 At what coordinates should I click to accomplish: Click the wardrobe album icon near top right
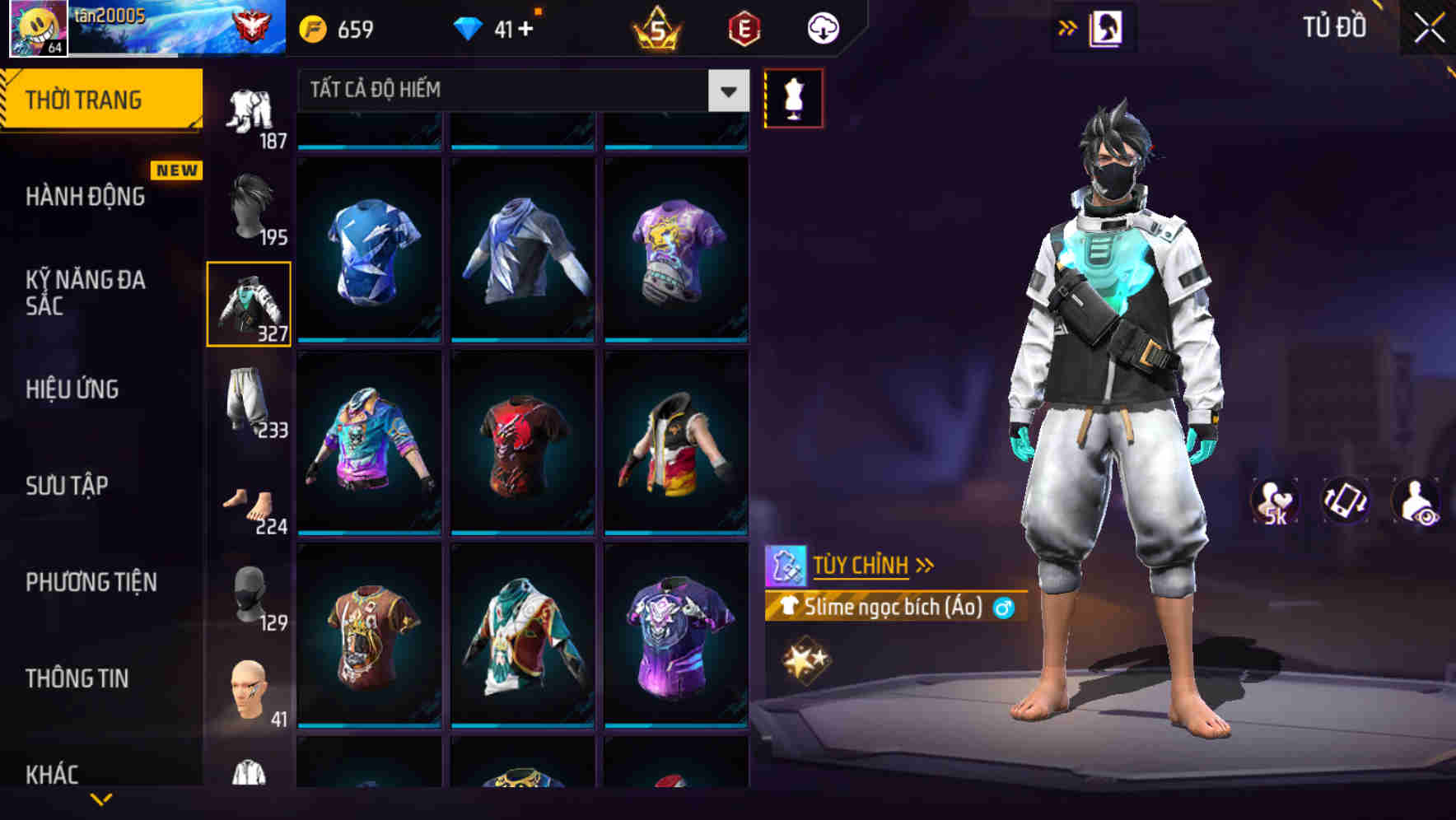(x=1106, y=26)
